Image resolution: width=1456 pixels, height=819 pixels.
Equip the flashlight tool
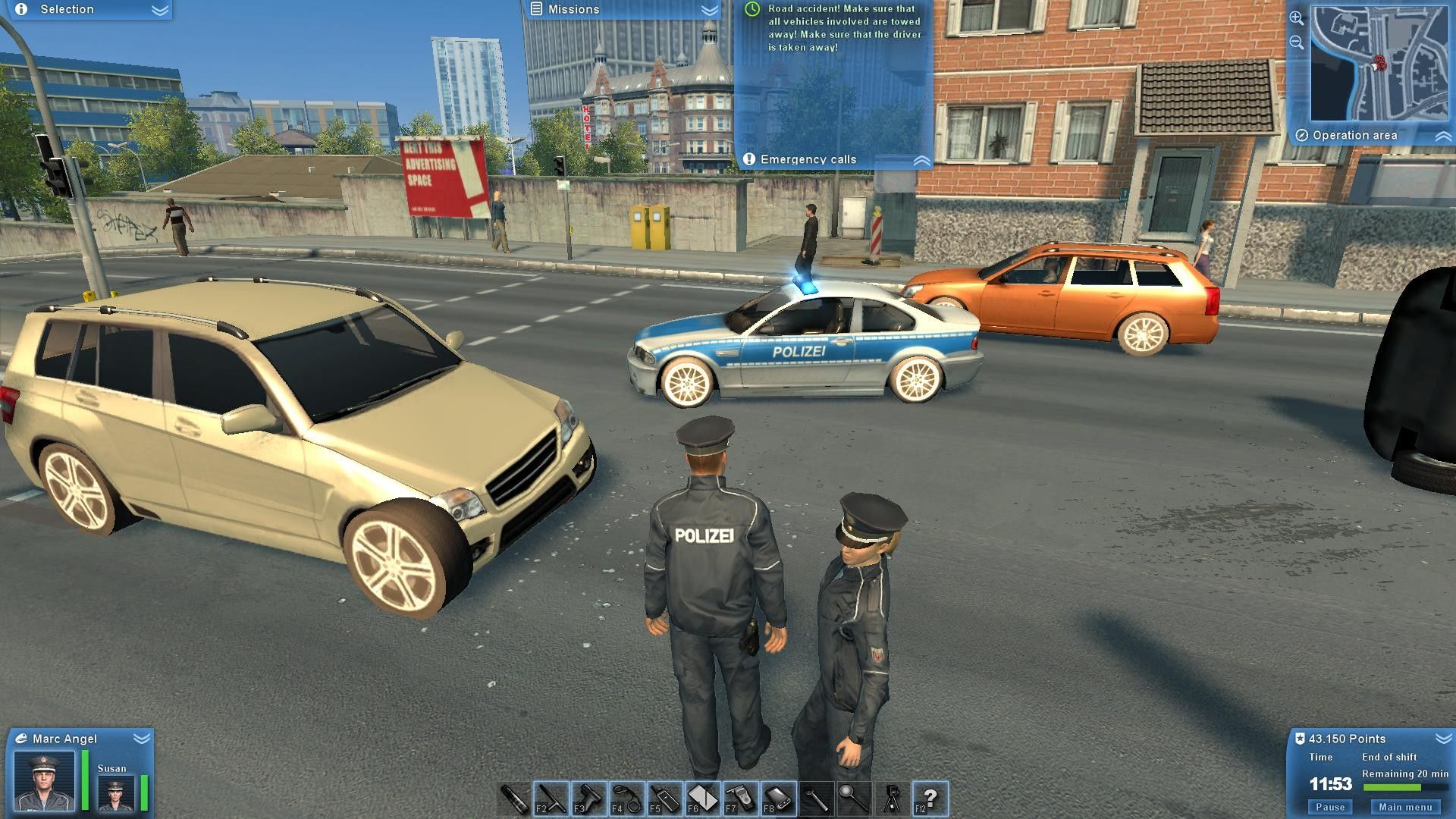pyautogui.click(x=514, y=799)
